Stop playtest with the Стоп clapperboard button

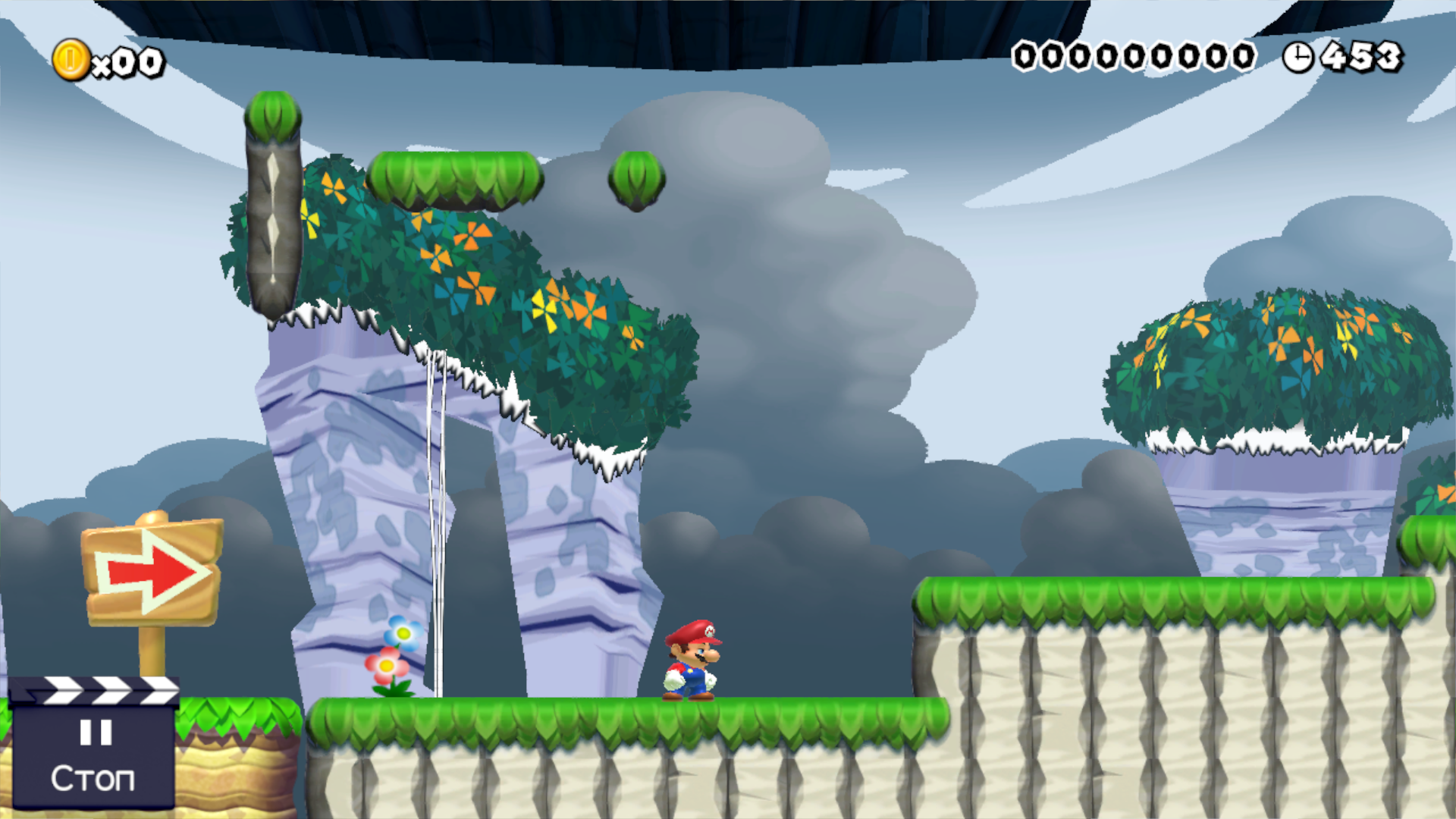93,751
